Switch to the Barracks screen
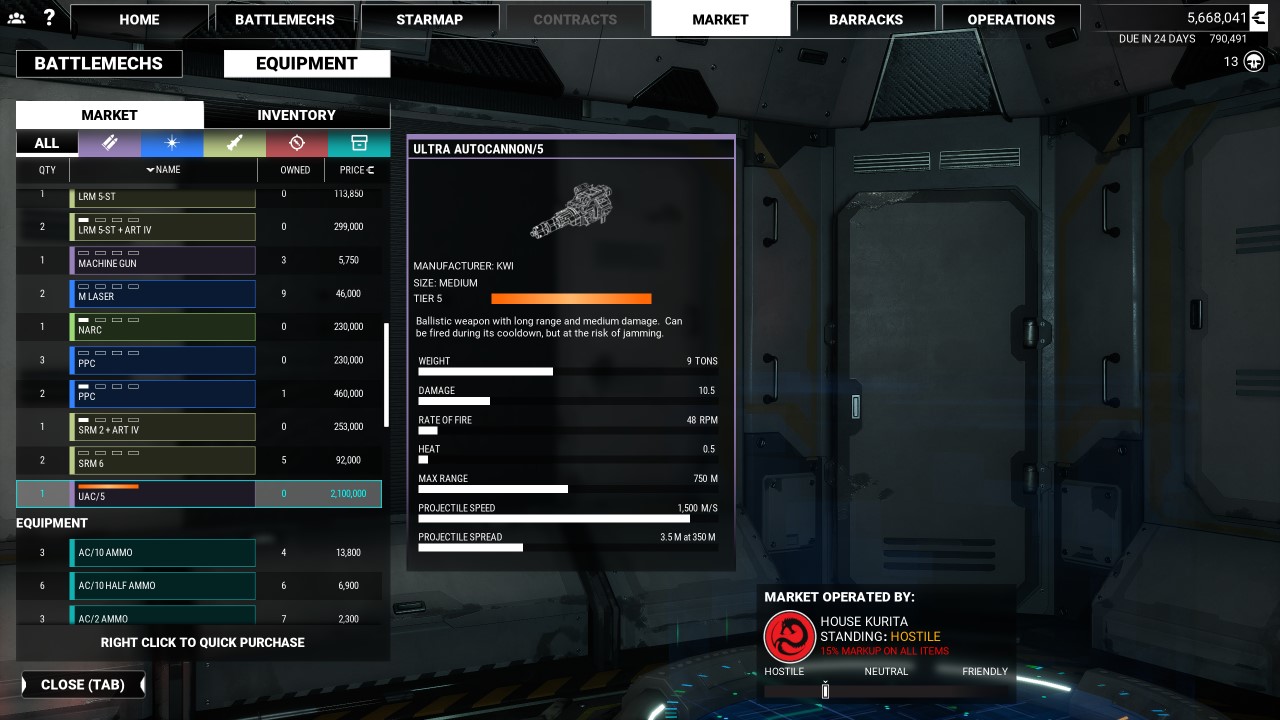This screenshot has height=720, width=1280. tap(865, 19)
